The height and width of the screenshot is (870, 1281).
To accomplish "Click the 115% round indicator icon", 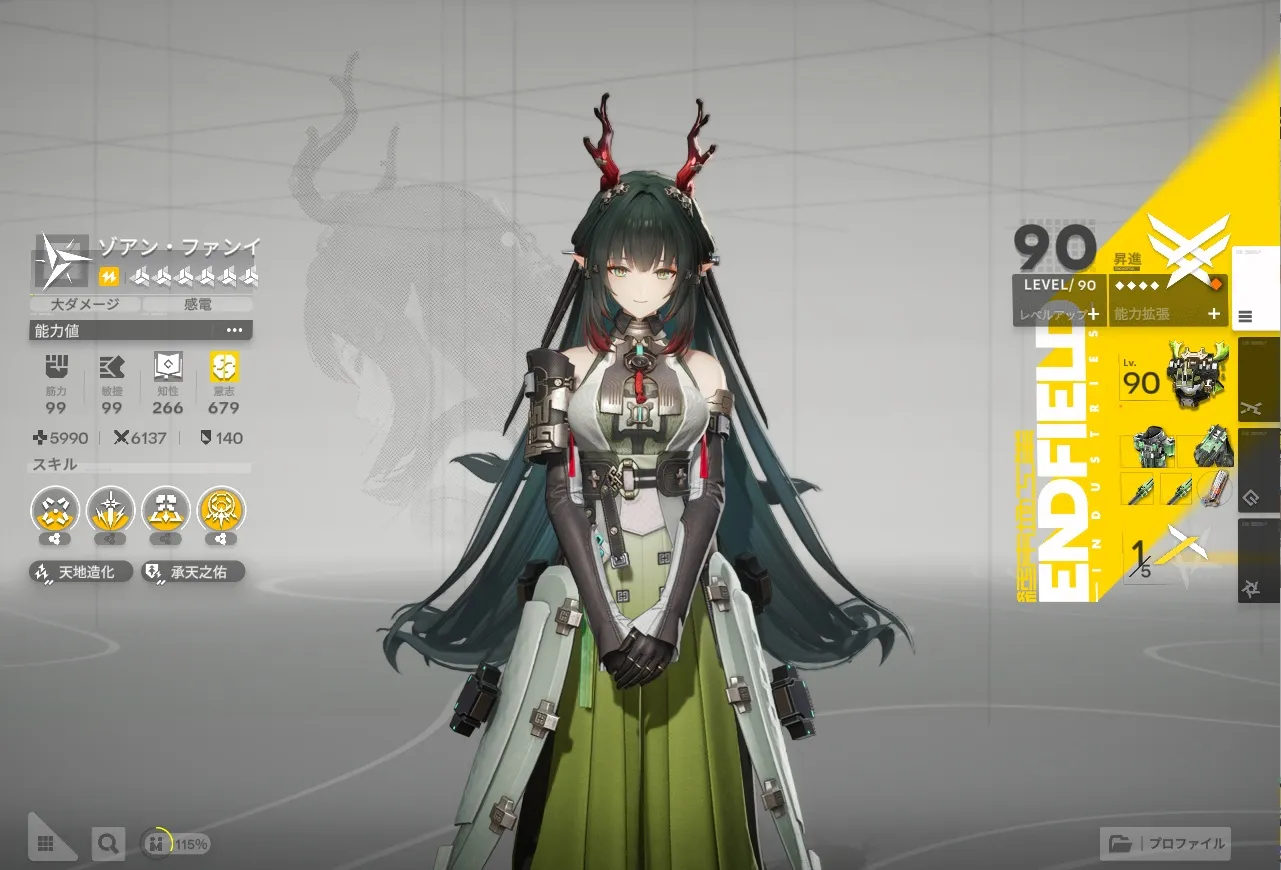I will click(x=157, y=843).
